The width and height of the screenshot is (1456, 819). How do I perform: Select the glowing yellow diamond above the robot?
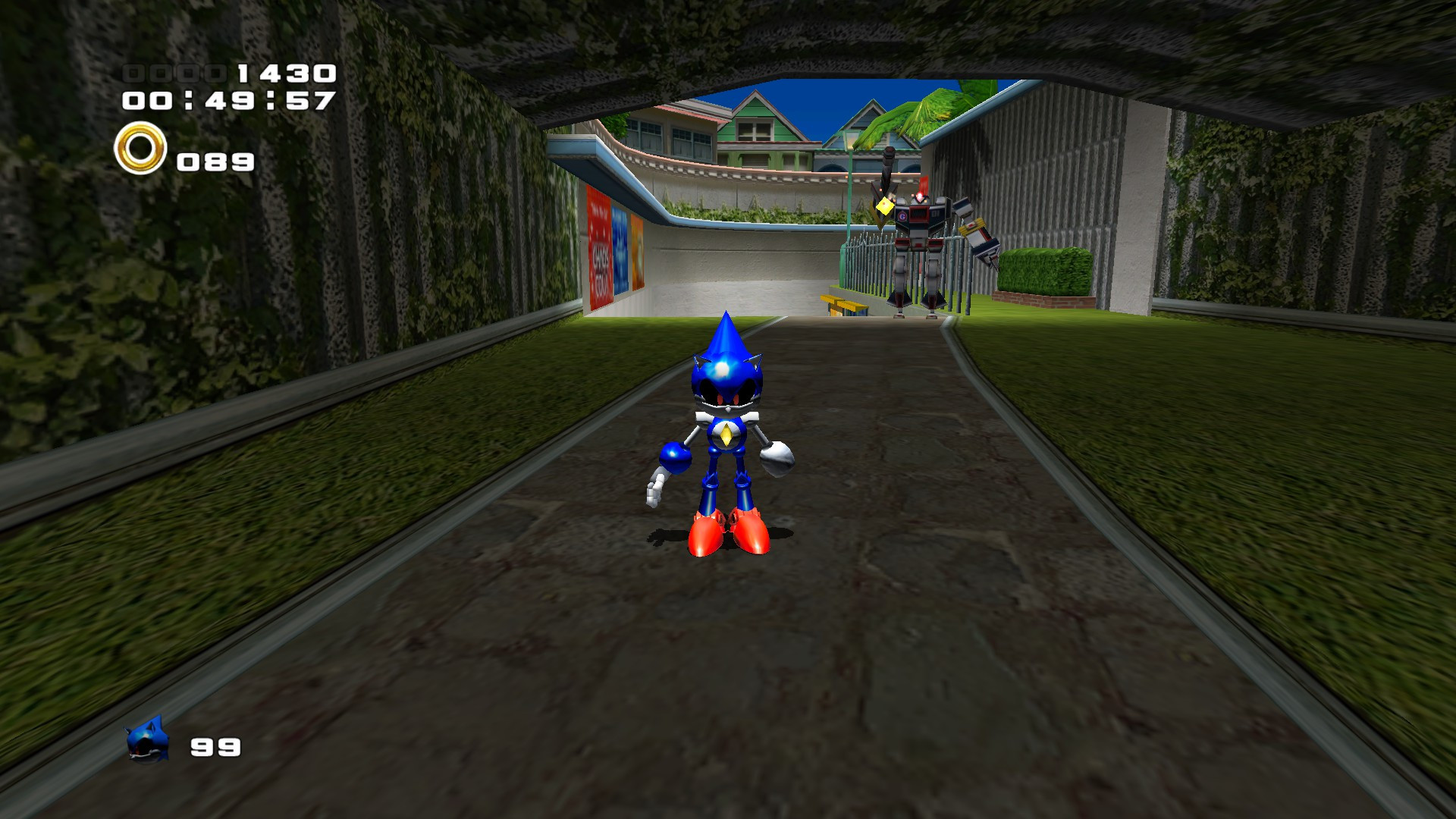point(884,206)
